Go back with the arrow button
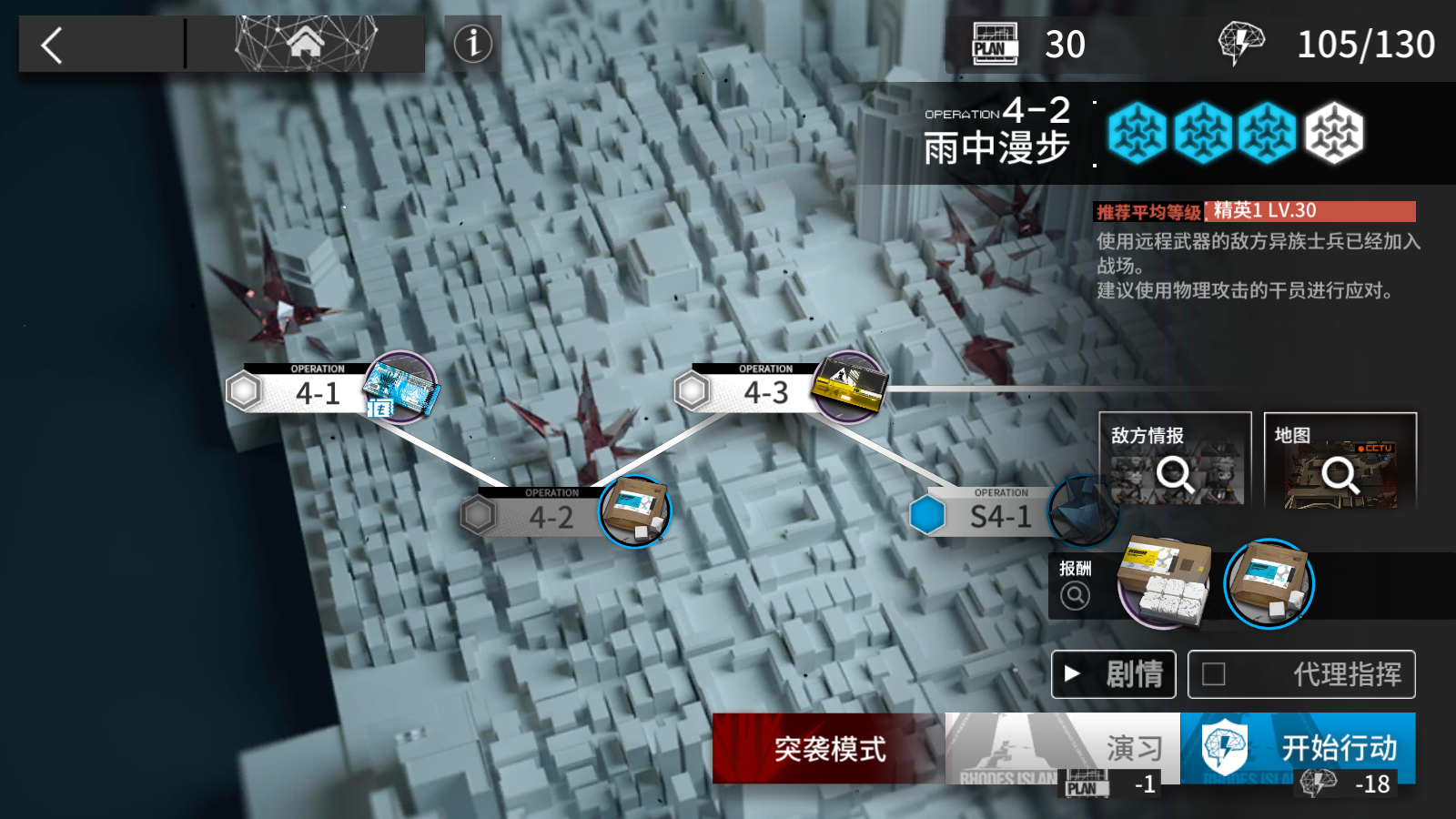Image resolution: width=1456 pixels, height=819 pixels. [x=53, y=45]
